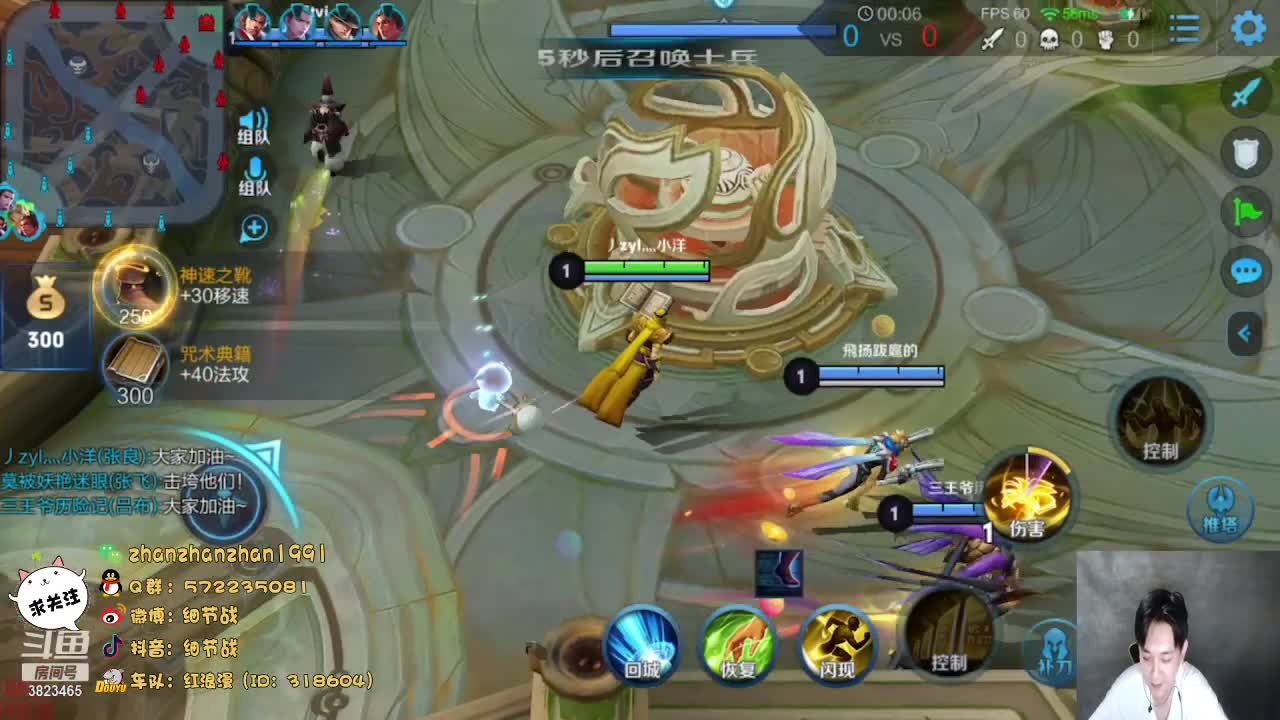Send the green flag gather signal

click(1246, 211)
